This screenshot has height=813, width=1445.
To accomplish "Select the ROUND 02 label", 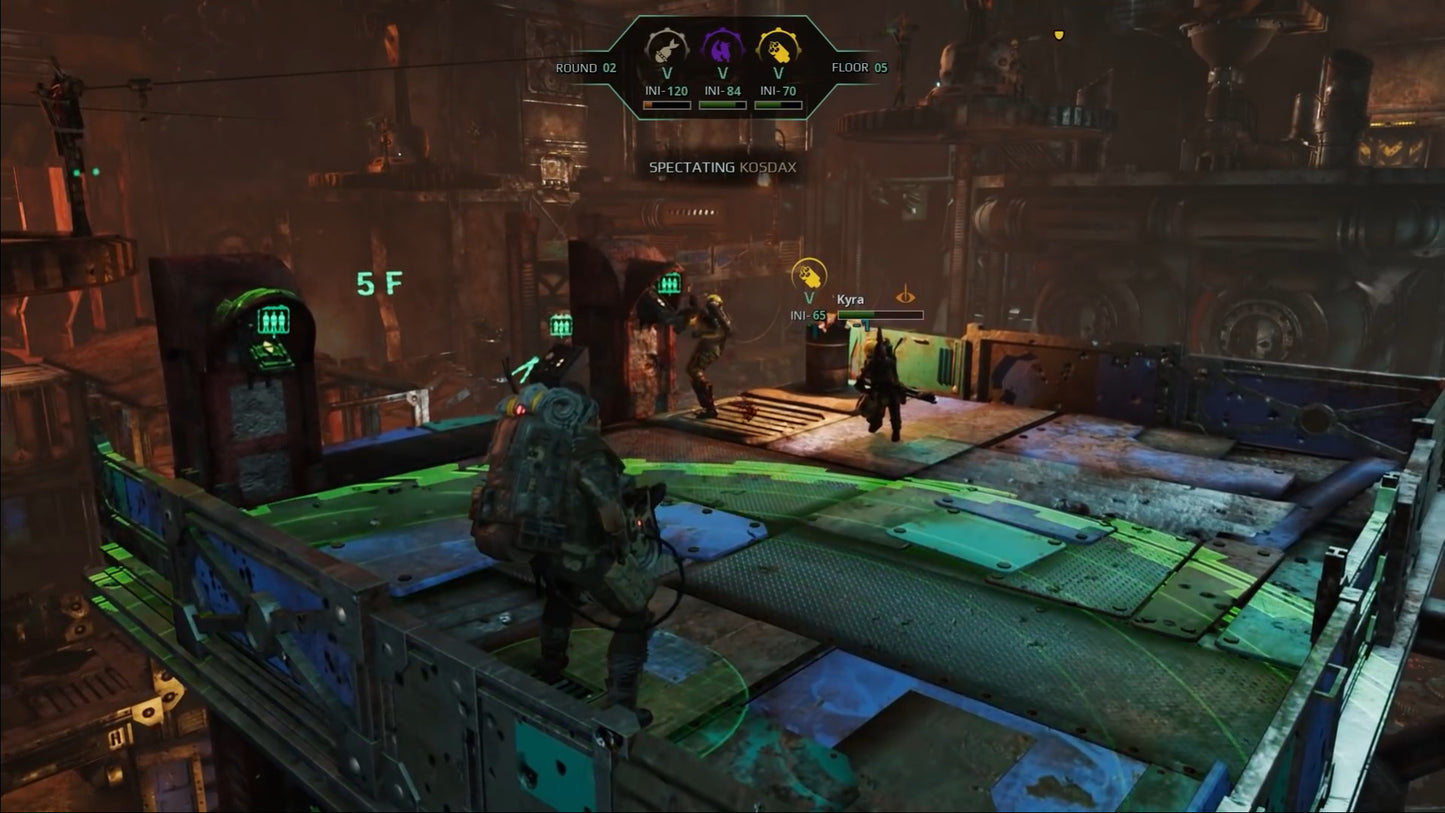I will tap(586, 68).
